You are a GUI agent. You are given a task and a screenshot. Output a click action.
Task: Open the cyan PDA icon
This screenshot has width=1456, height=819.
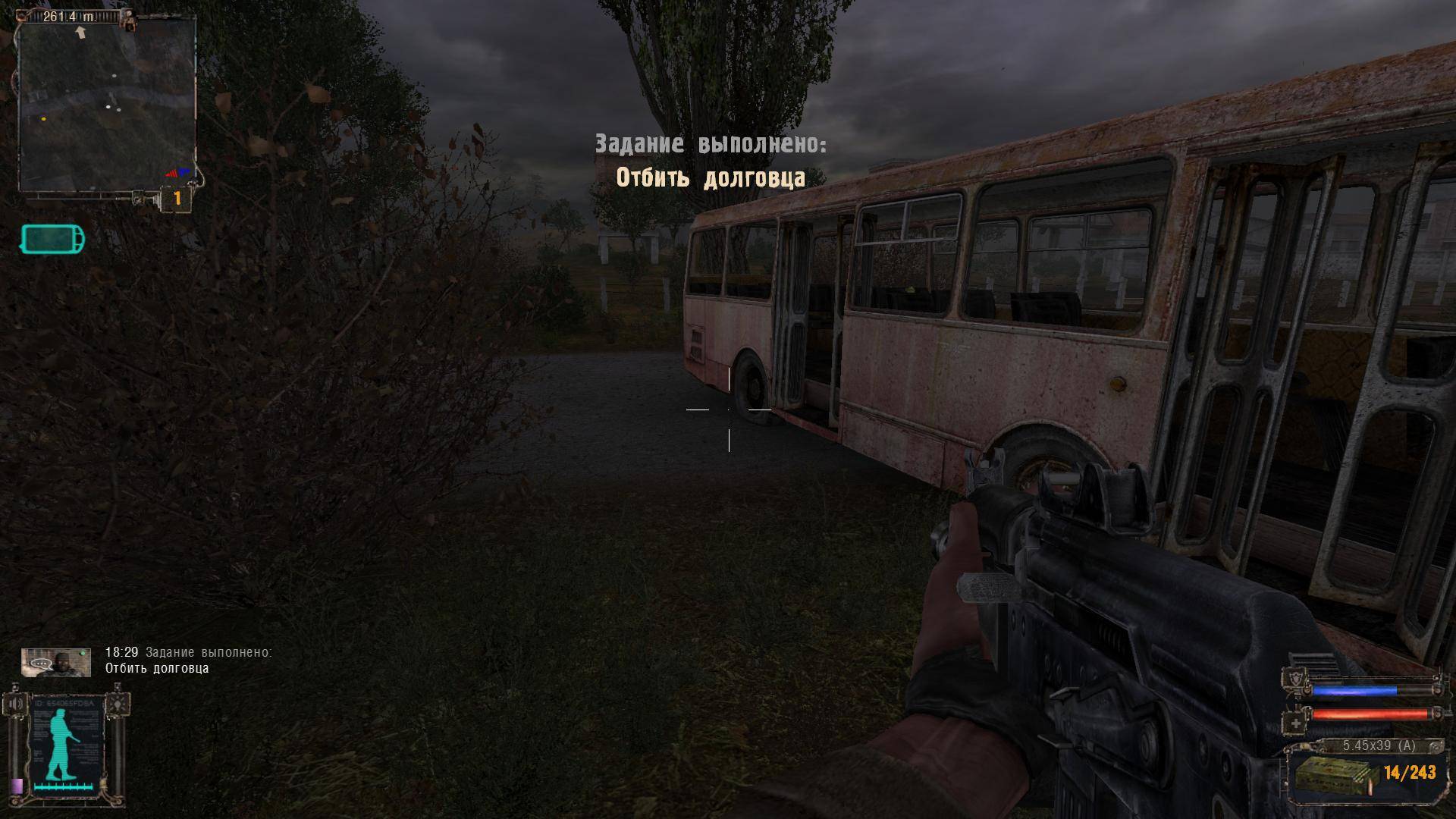coord(52,240)
